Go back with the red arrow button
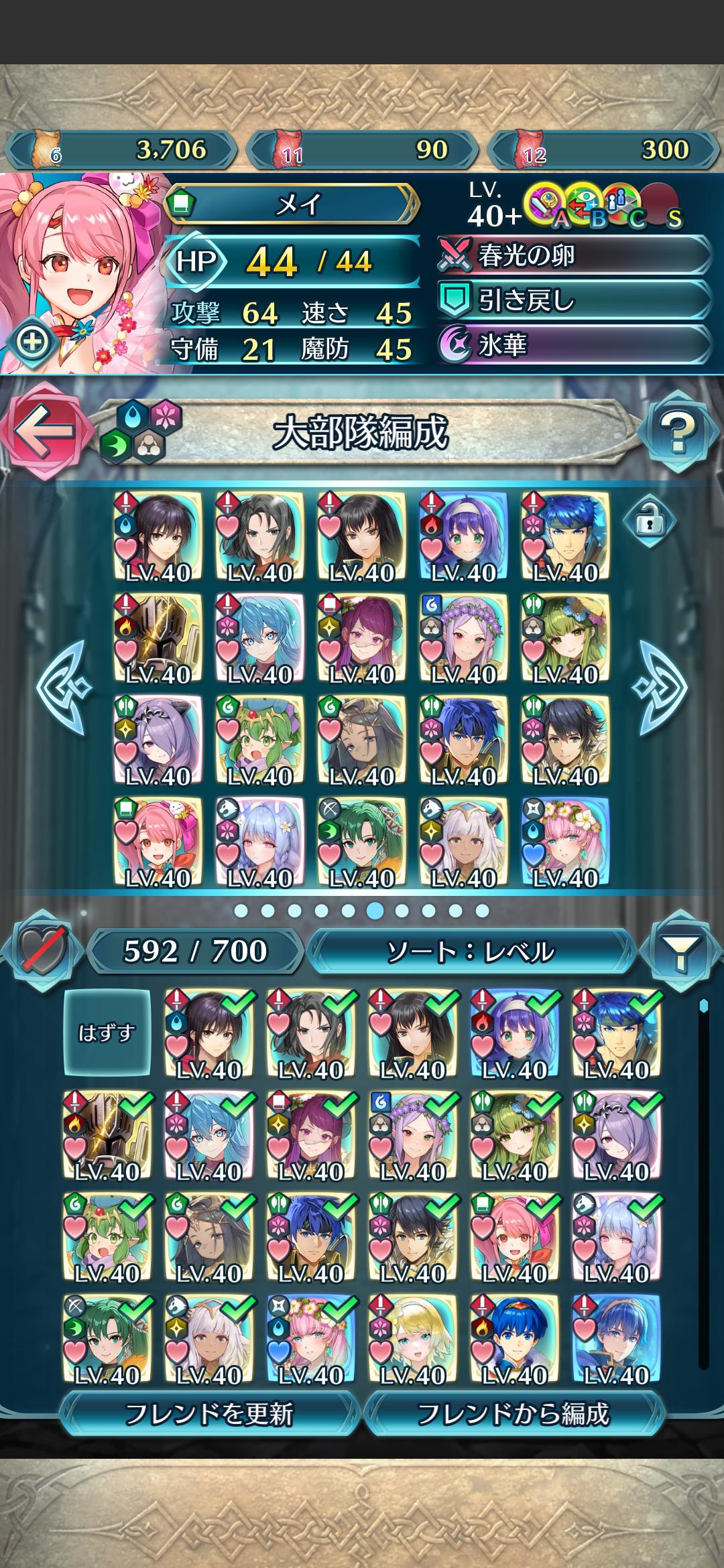 click(x=44, y=430)
